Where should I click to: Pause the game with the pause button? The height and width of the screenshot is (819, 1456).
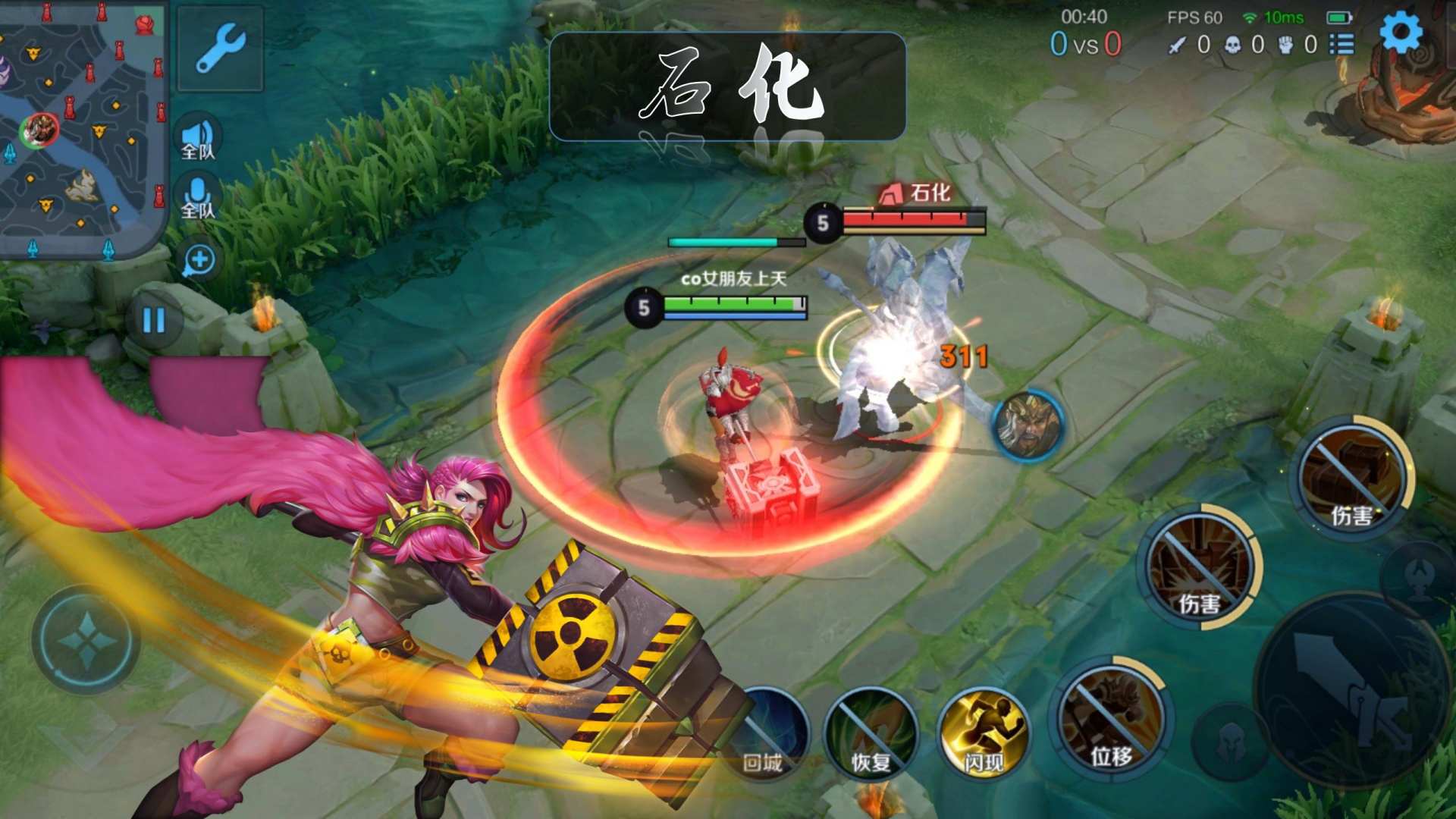[x=155, y=320]
